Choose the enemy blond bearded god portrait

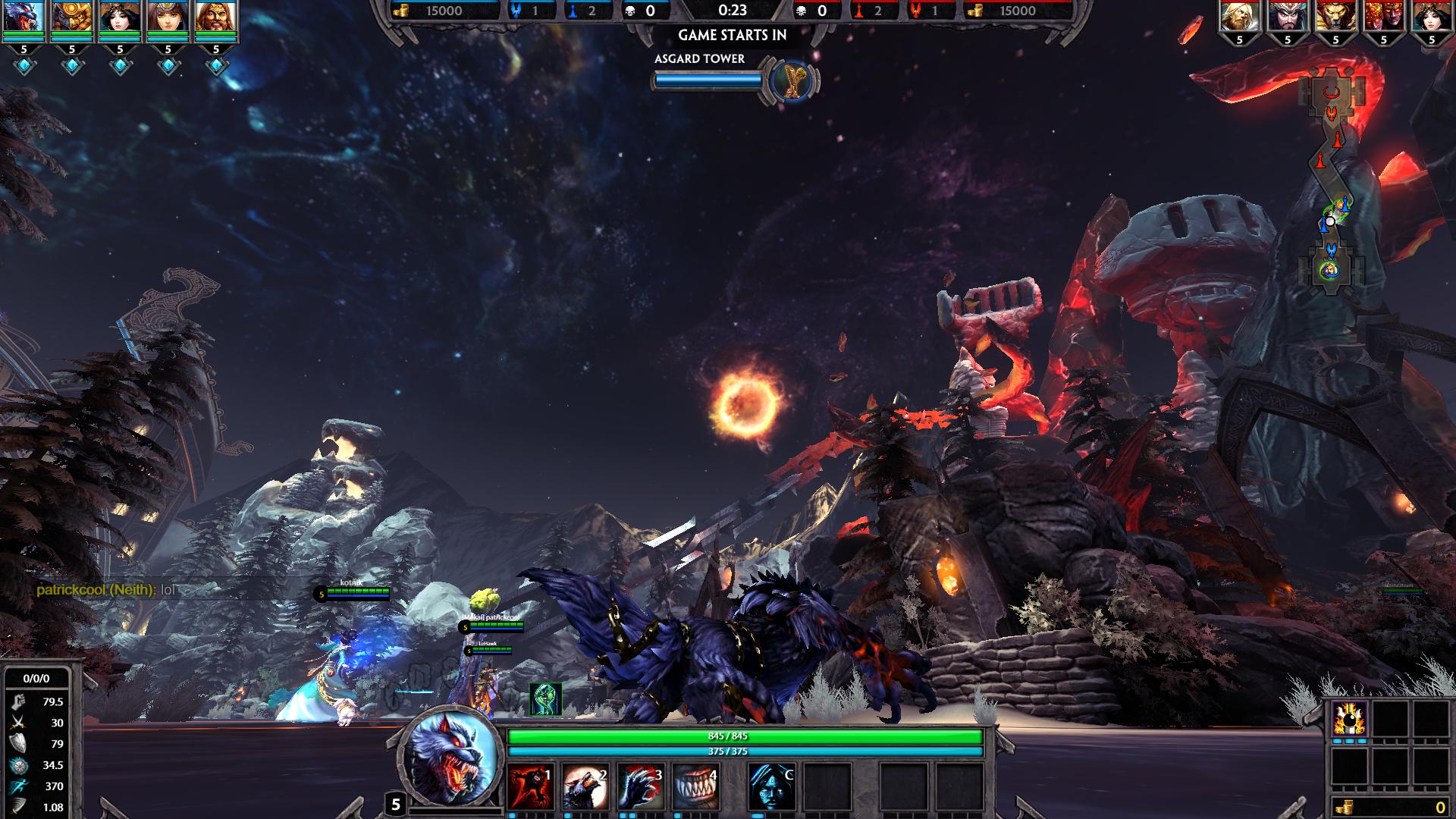pyautogui.click(x=1239, y=17)
